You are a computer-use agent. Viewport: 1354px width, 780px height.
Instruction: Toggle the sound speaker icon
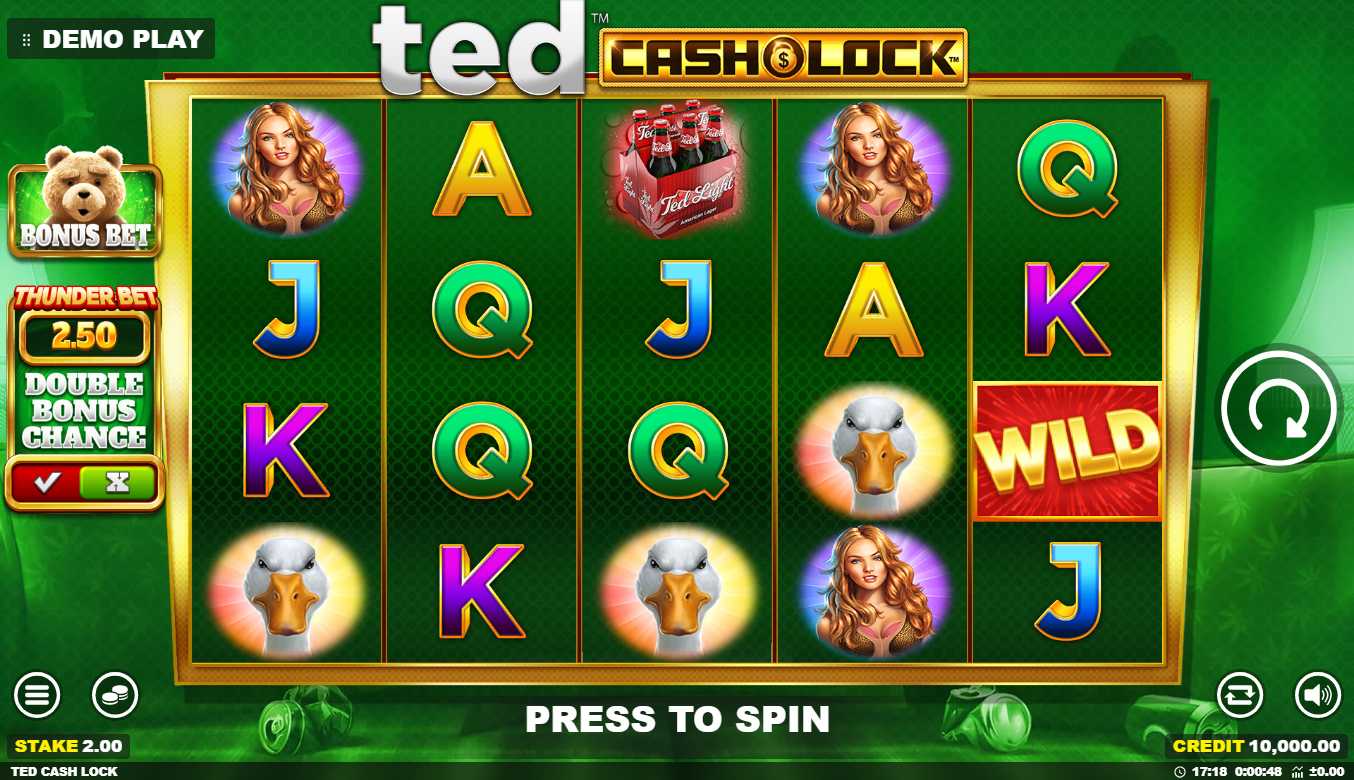[x=1317, y=695]
